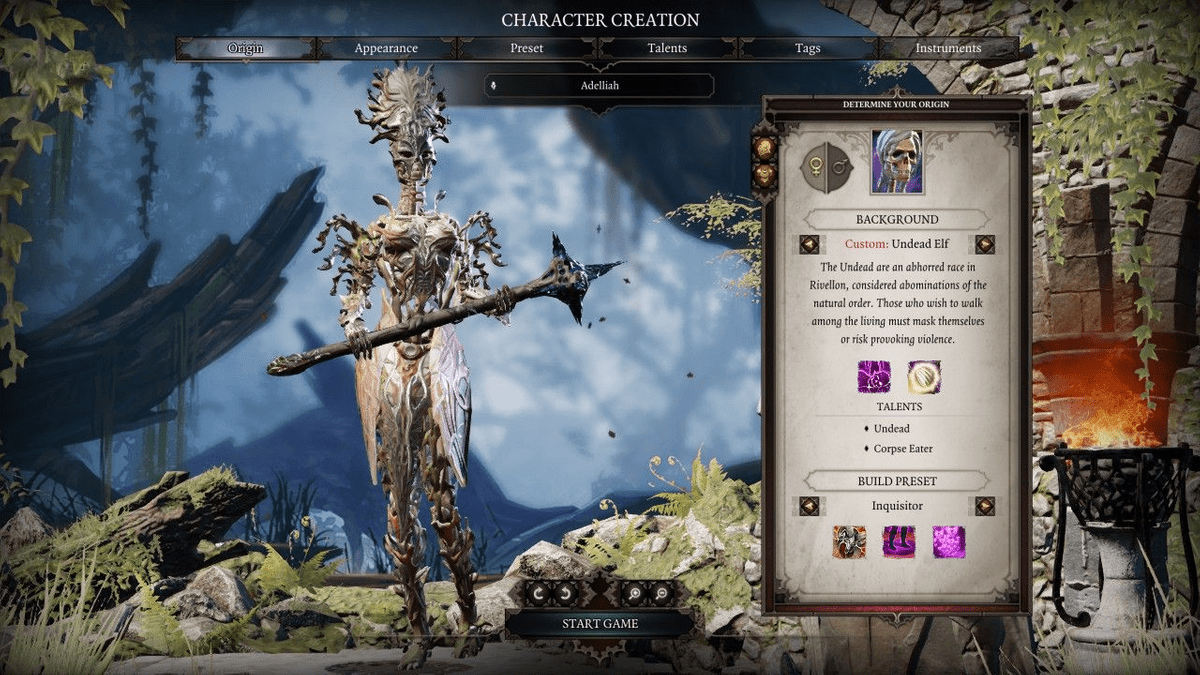The width and height of the screenshot is (1200, 675).
Task: Click the undead skull character portrait
Action: click(x=896, y=163)
